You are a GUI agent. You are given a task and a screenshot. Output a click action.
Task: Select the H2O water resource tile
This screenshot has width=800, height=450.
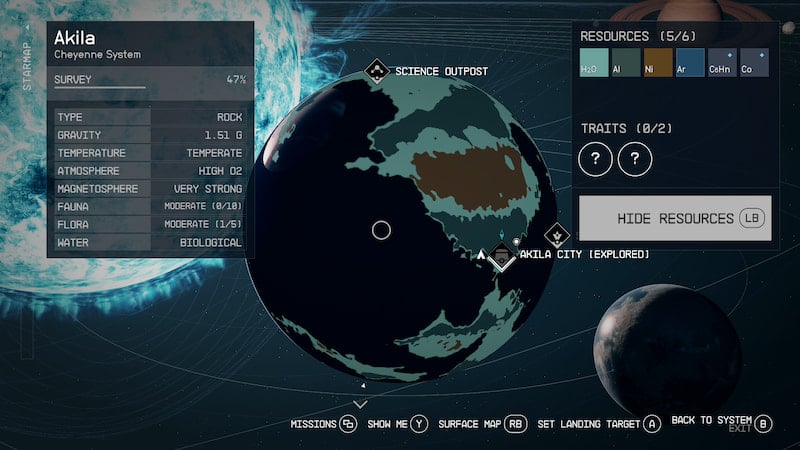point(595,63)
